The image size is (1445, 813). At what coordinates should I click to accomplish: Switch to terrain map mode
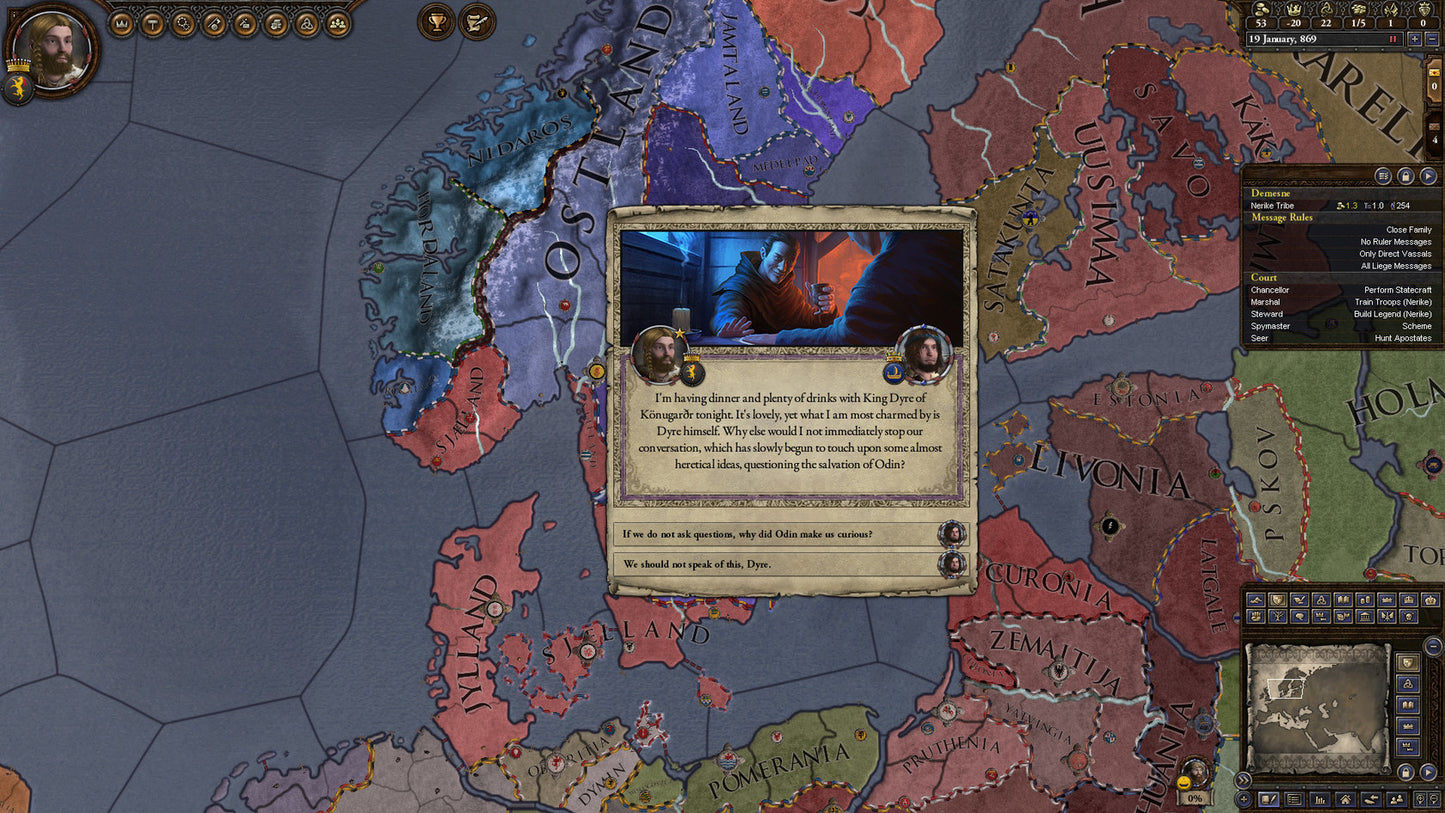pyautogui.click(x=1257, y=599)
